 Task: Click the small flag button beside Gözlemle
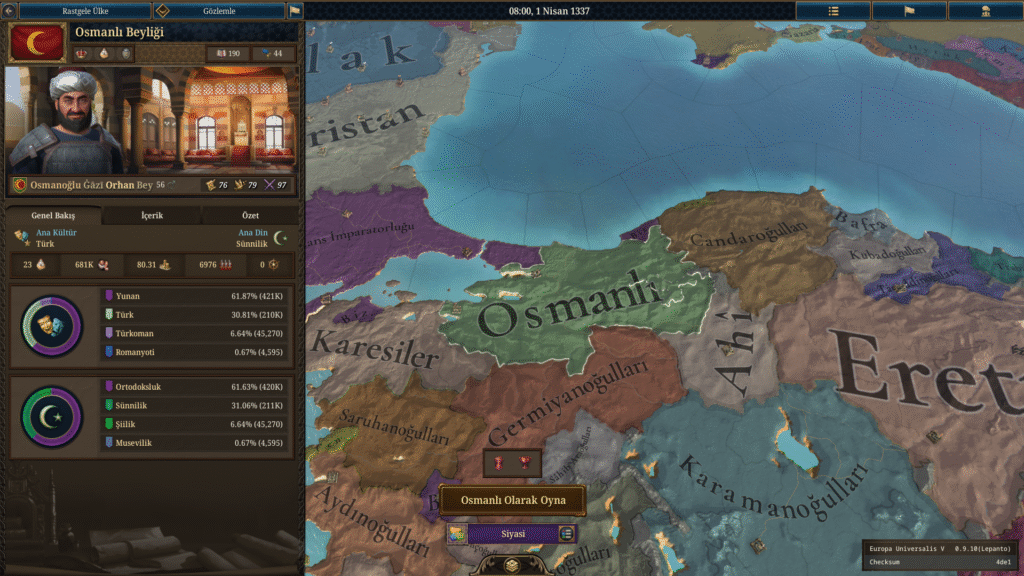coord(295,10)
